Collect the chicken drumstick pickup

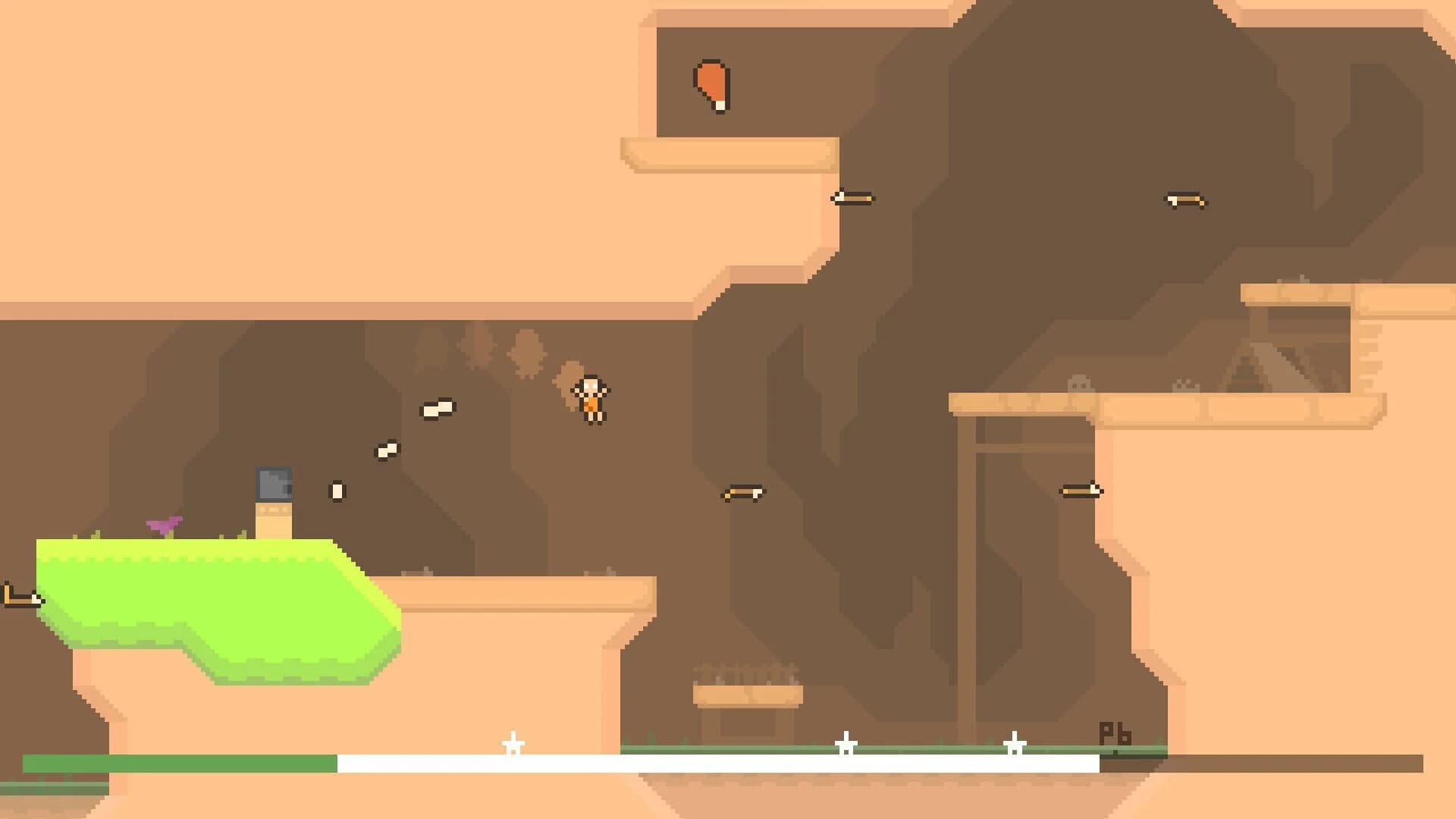711,86
